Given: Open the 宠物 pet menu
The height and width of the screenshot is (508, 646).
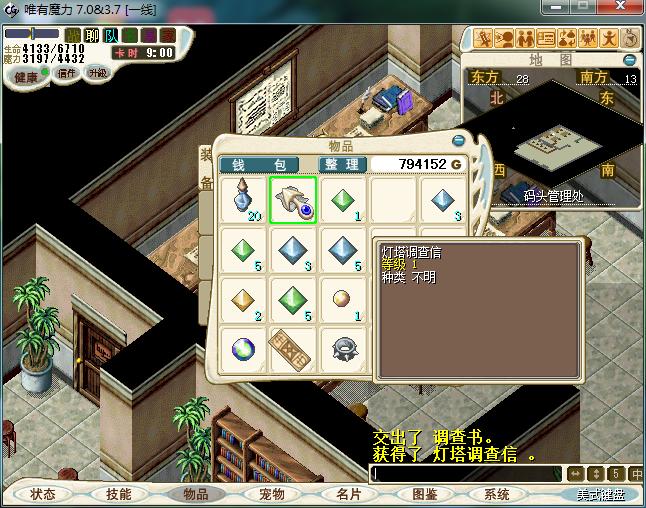Looking at the screenshot, I should pyautogui.click(x=271, y=494).
